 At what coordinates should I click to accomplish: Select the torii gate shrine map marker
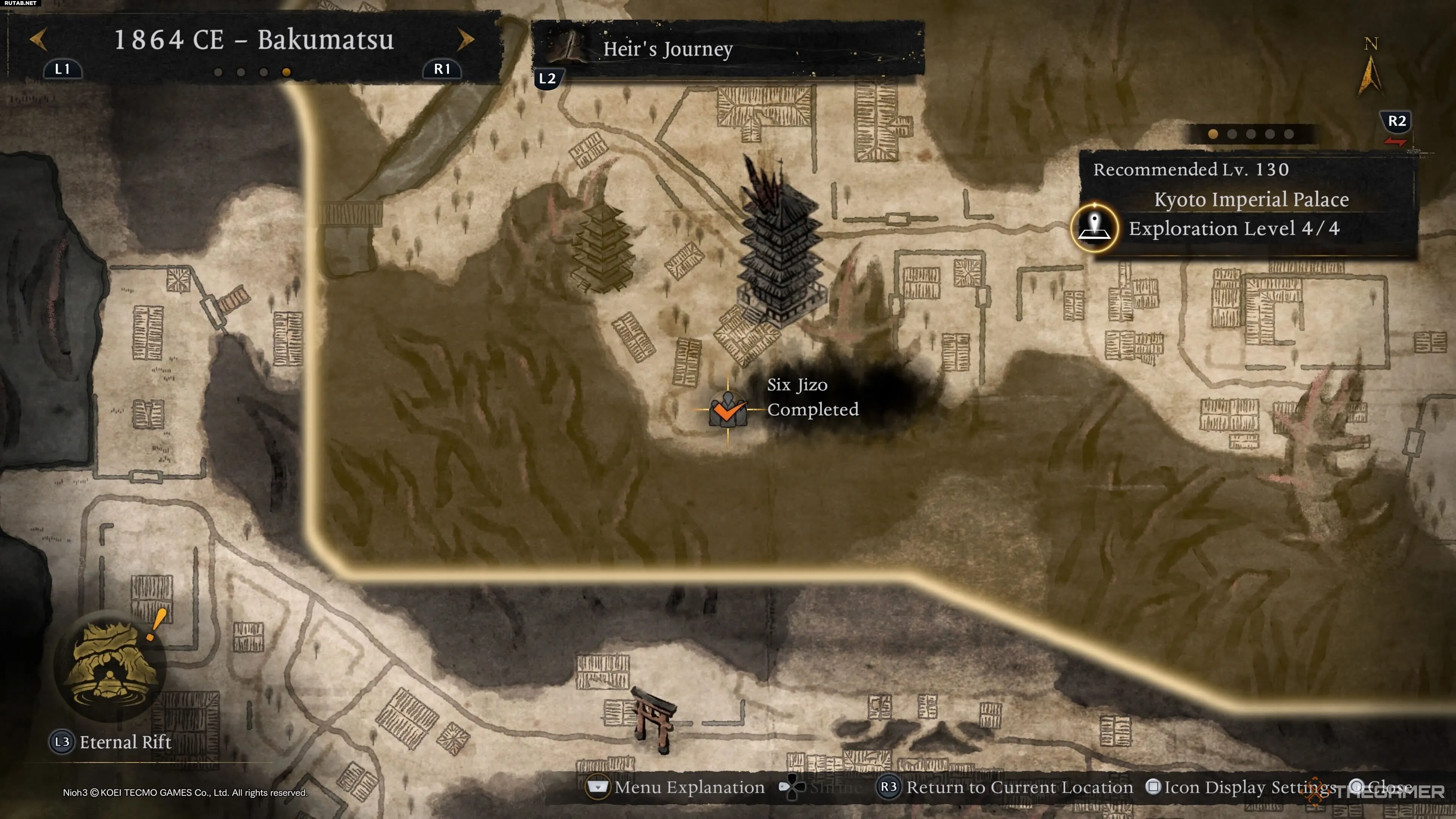654,718
